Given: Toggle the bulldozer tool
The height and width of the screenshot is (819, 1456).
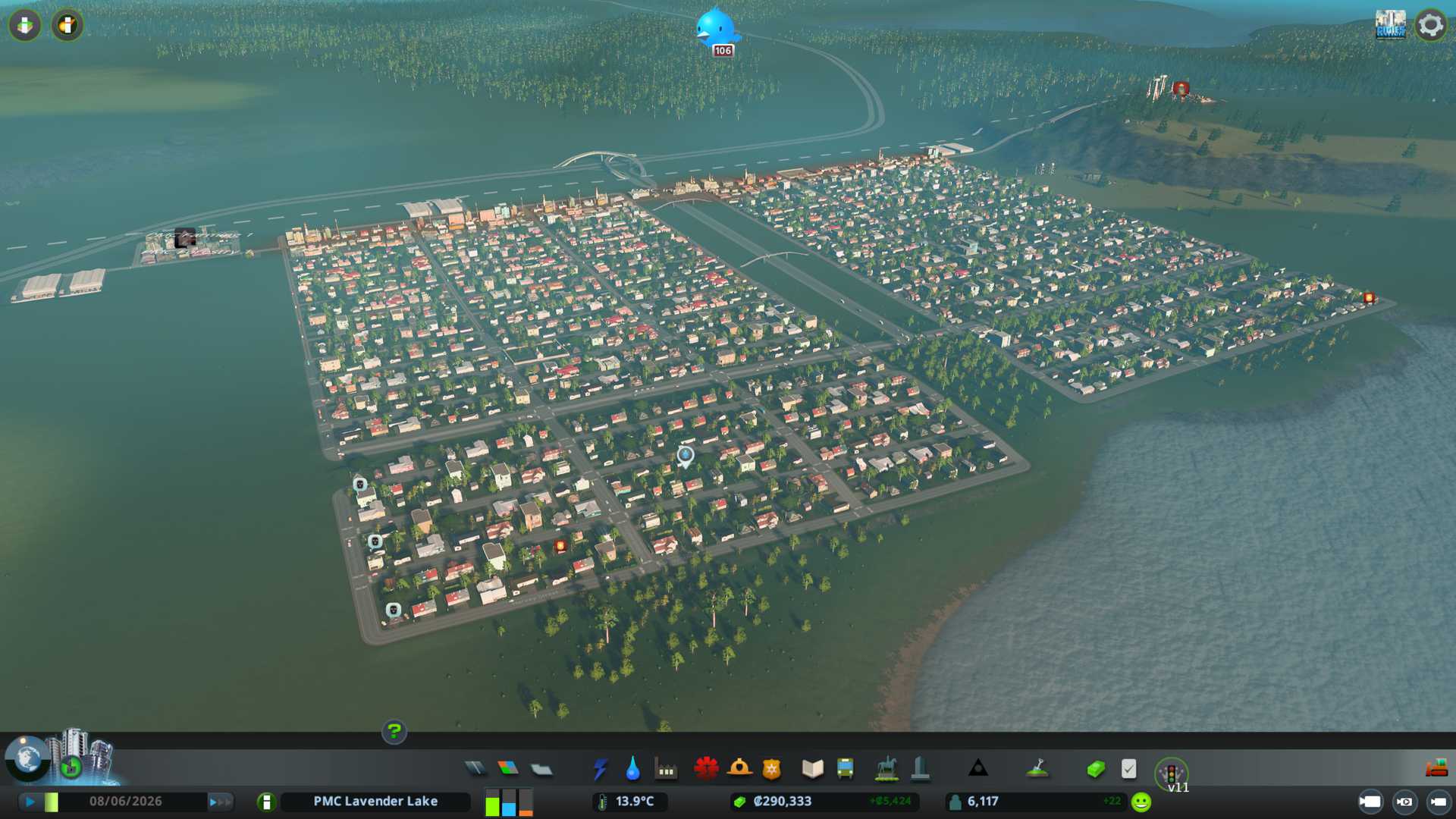Looking at the screenshot, I should (1436, 769).
